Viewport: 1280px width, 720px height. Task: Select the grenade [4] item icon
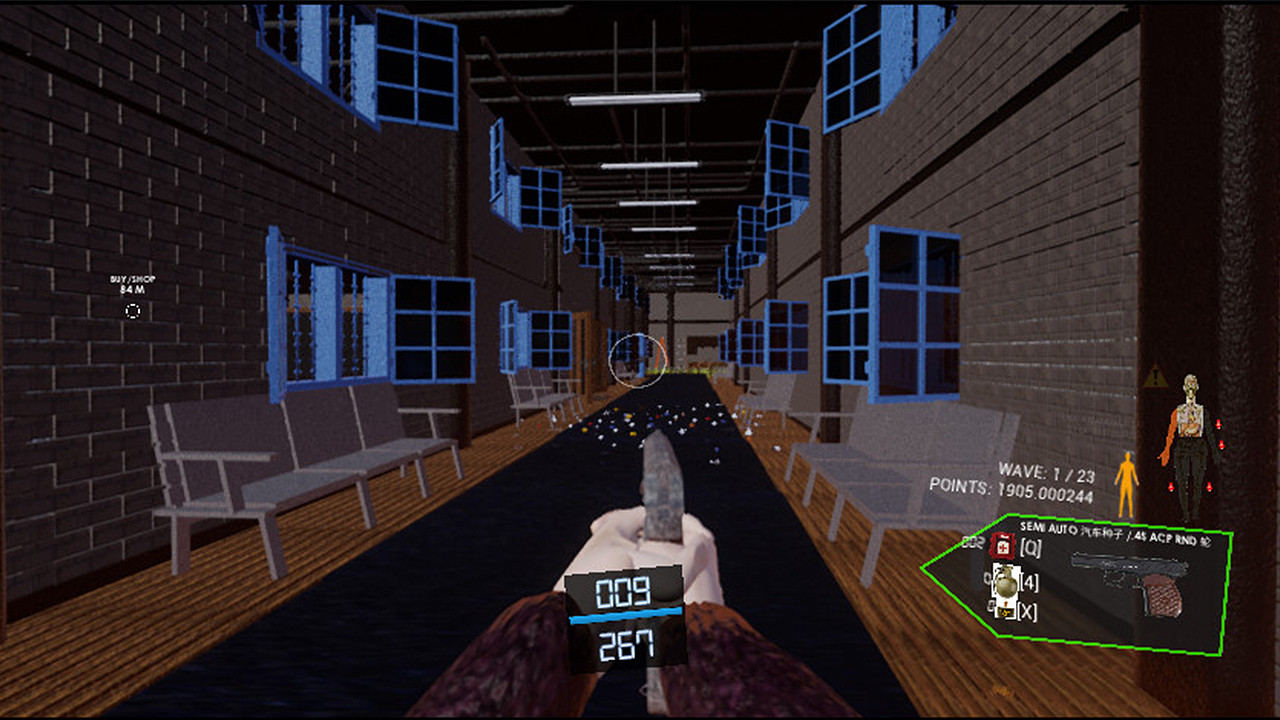[1006, 582]
